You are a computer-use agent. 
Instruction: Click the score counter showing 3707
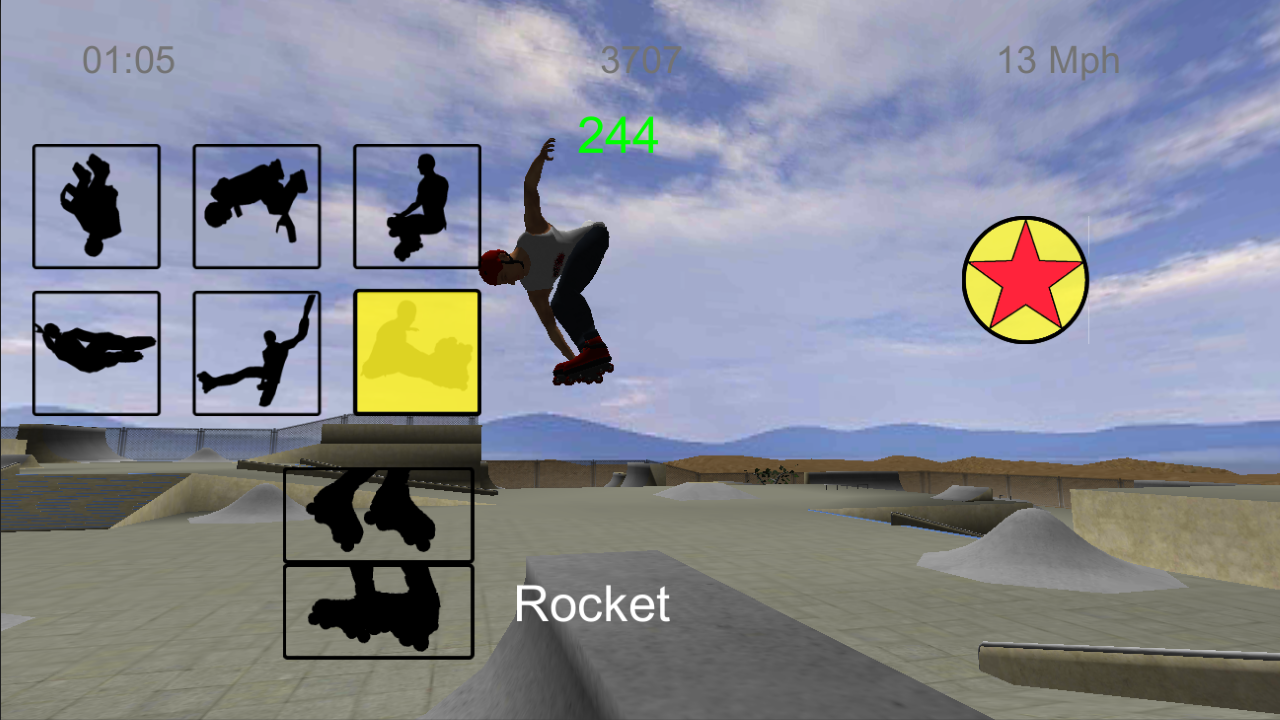click(643, 61)
